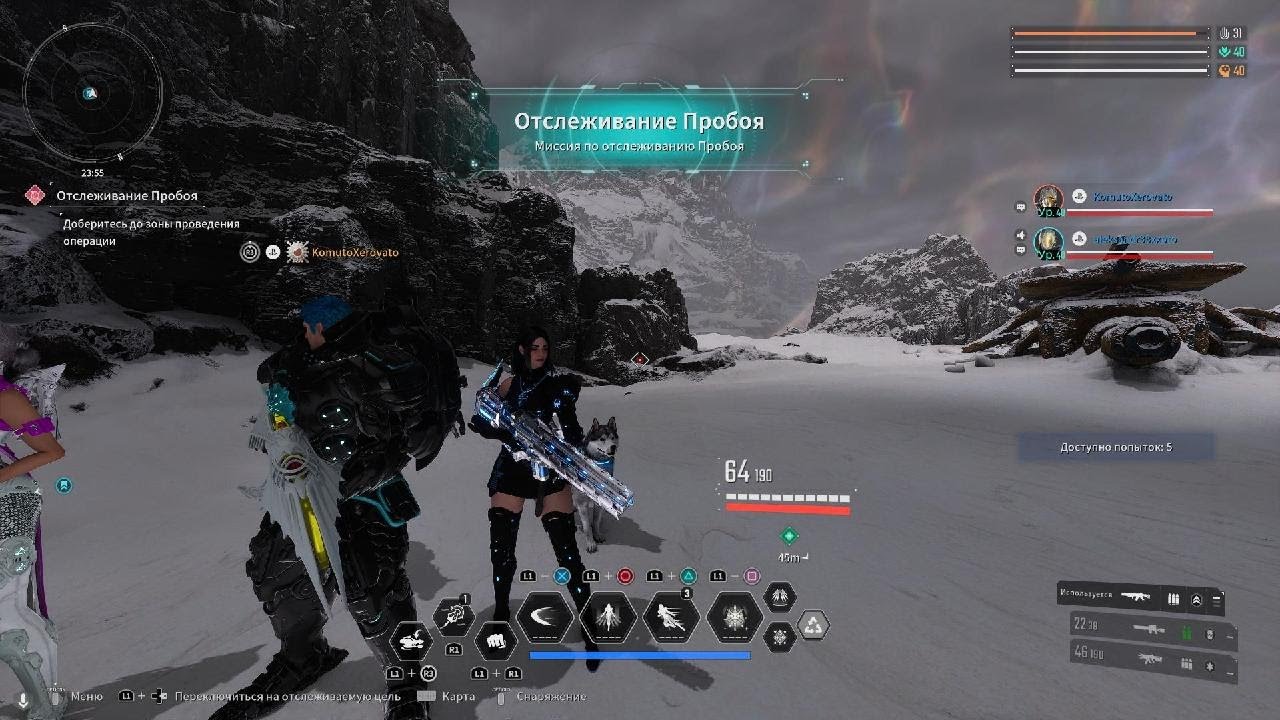This screenshot has height=720, width=1280.
Task: Select first squad member's portrait
Action: point(1048,199)
